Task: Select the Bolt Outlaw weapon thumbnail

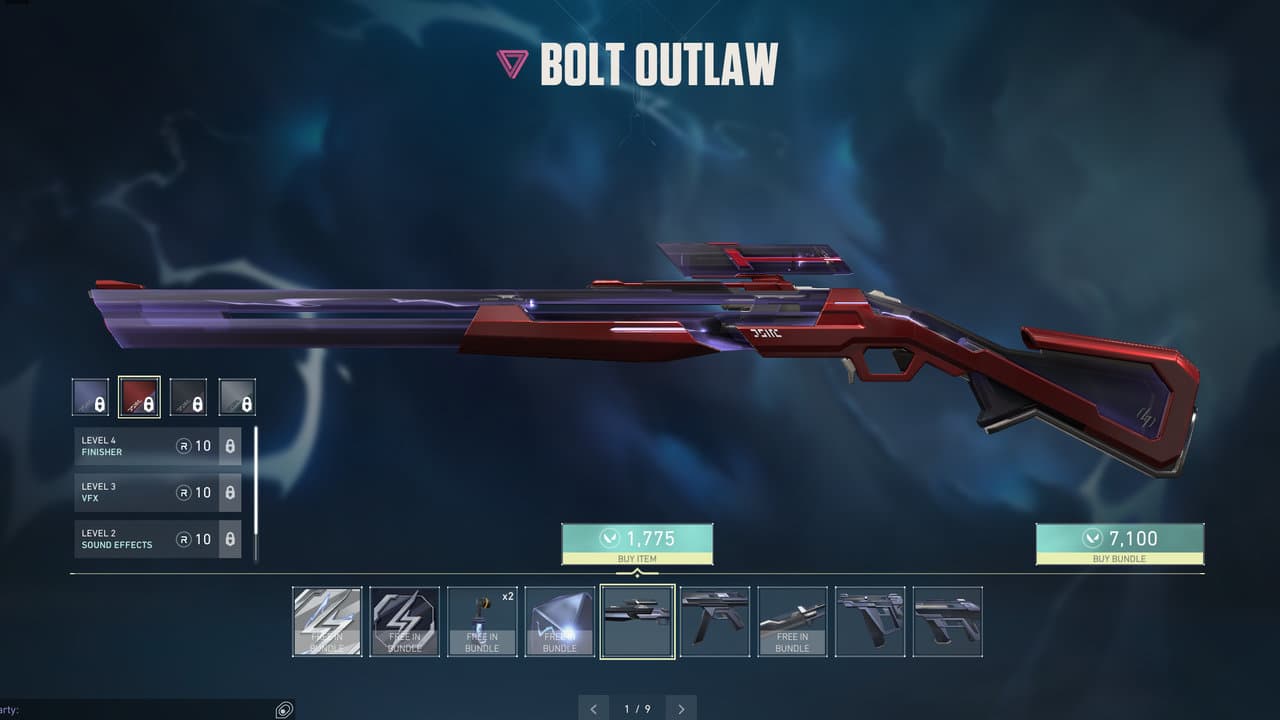Action: (x=637, y=620)
